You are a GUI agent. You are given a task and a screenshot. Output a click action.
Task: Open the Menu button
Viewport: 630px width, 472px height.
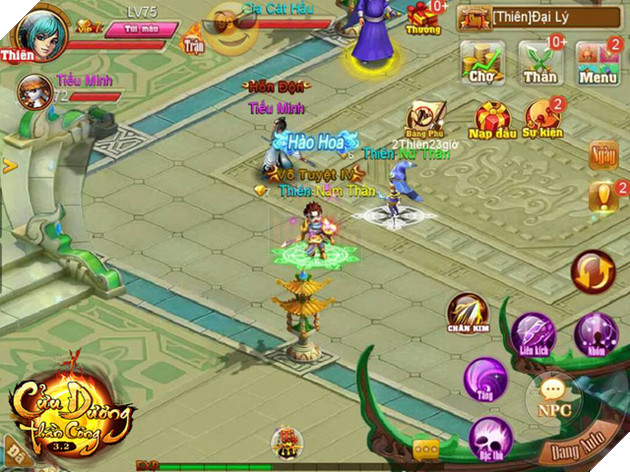[x=597, y=62]
